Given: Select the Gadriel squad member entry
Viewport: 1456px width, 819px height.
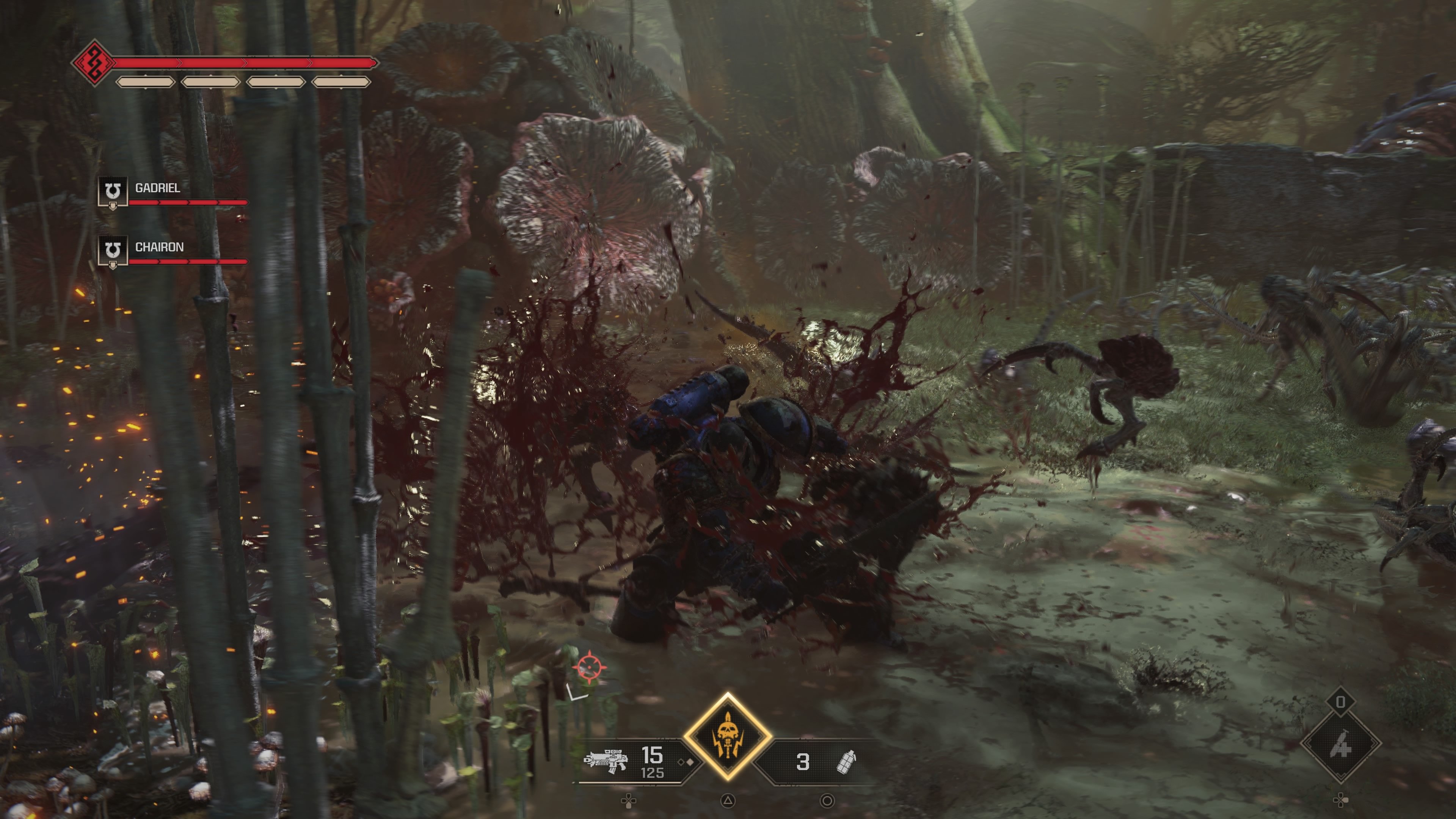Looking at the screenshot, I should tap(157, 188).
